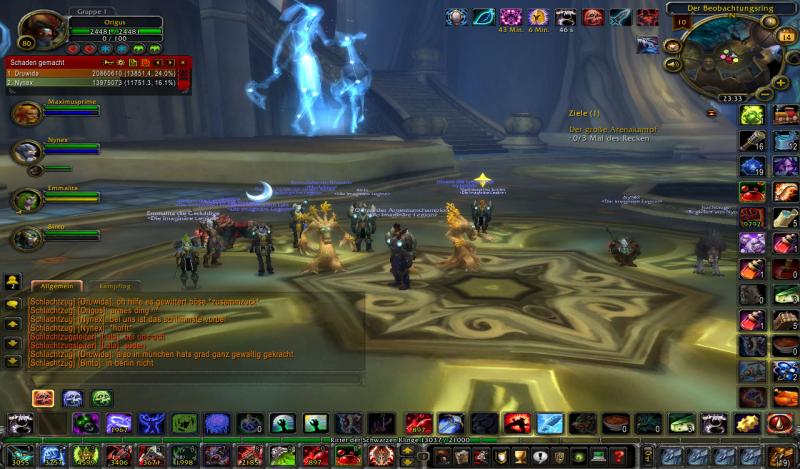800x469 pixels.
Task: Switch to the Kampflog chat tab
Action: coord(113,286)
